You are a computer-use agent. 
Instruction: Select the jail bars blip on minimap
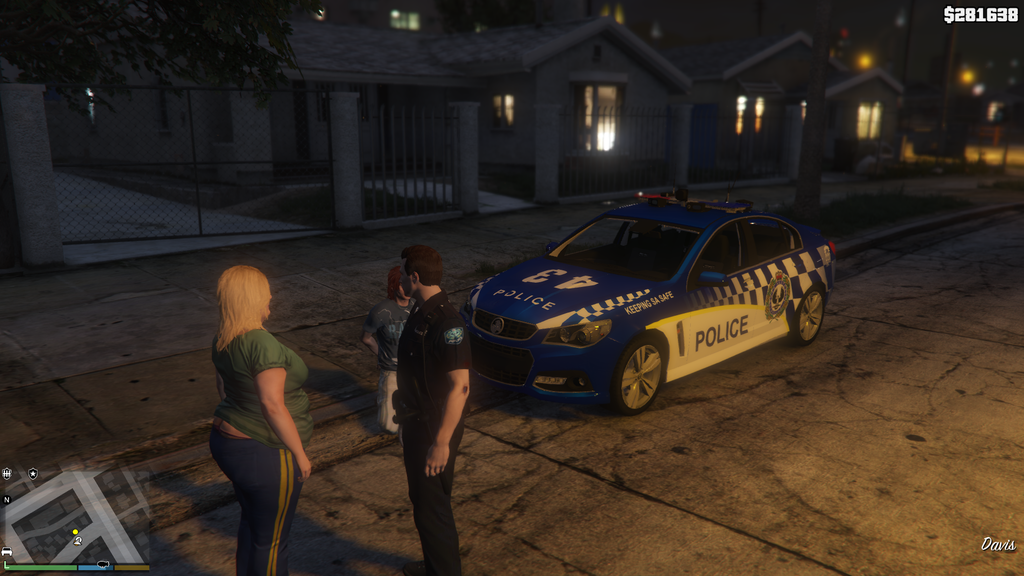click(8, 473)
